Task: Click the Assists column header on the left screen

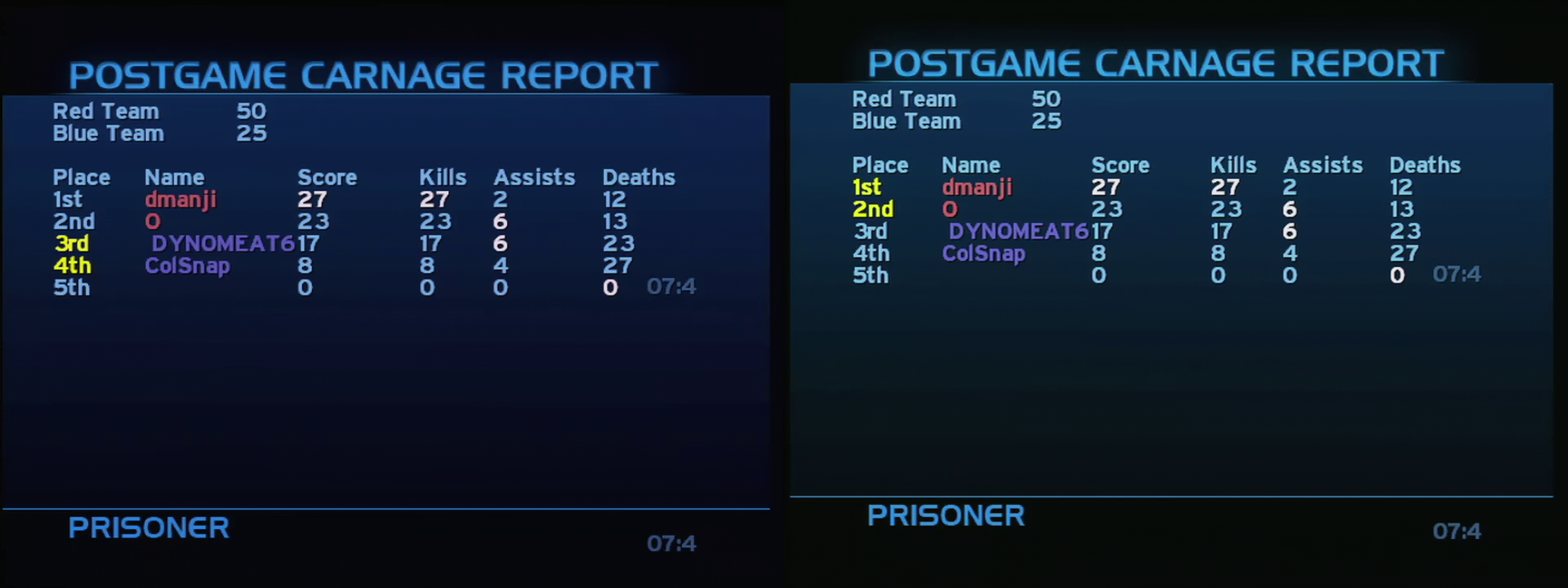Action: (534, 176)
